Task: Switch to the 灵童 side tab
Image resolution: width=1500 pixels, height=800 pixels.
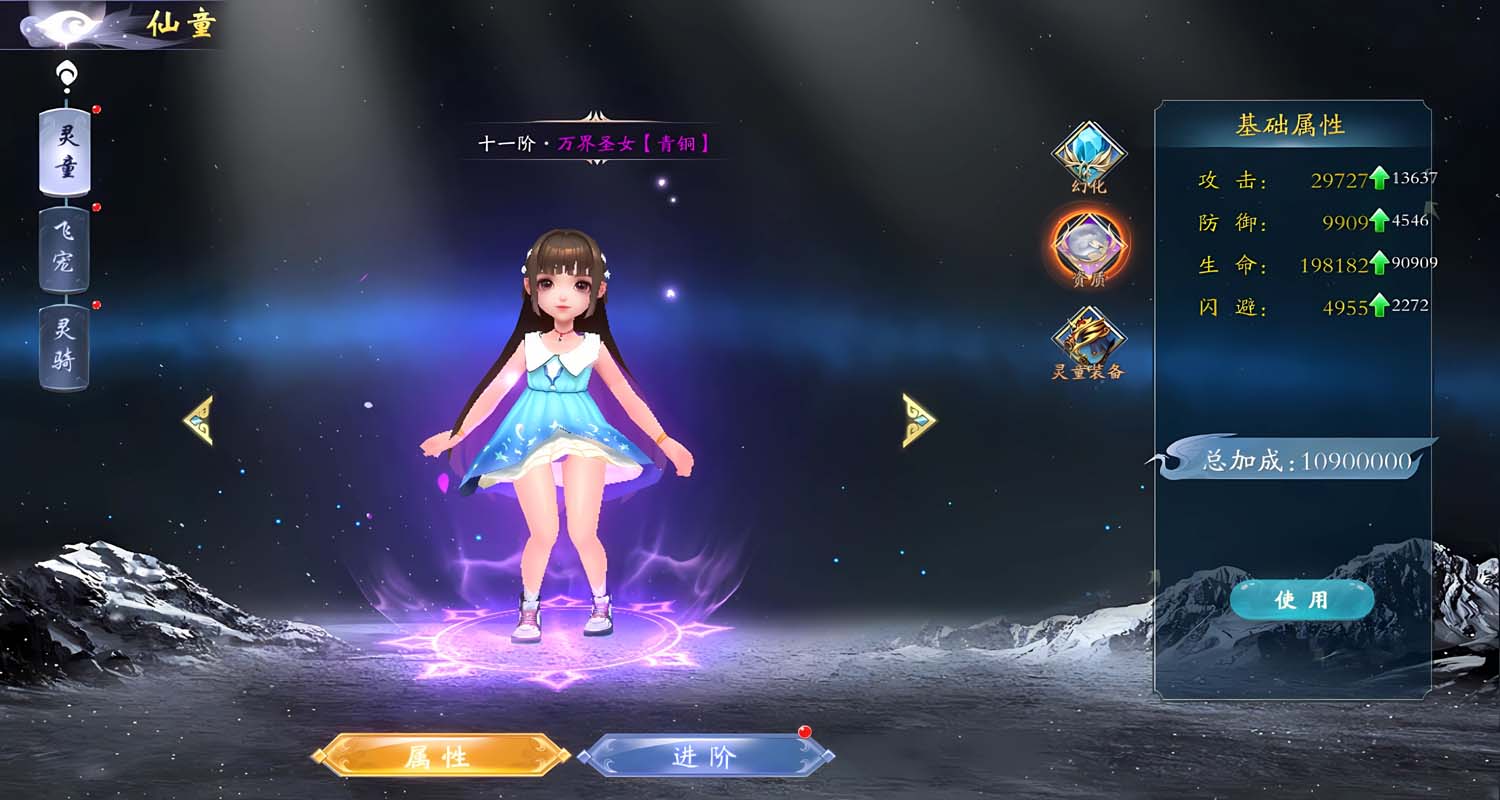Action: click(x=65, y=151)
